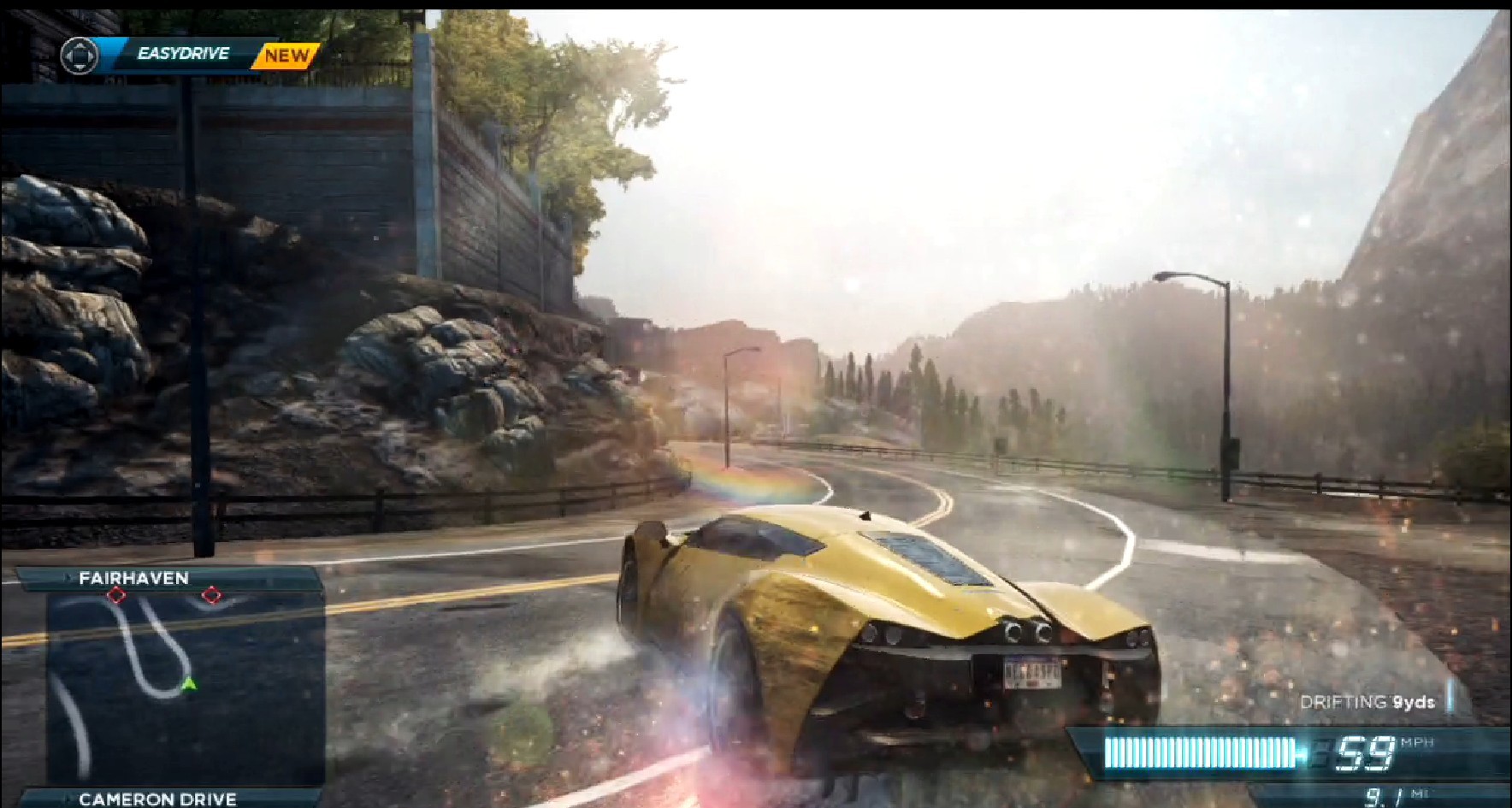Select the Cameron Drive street label

click(x=157, y=799)
